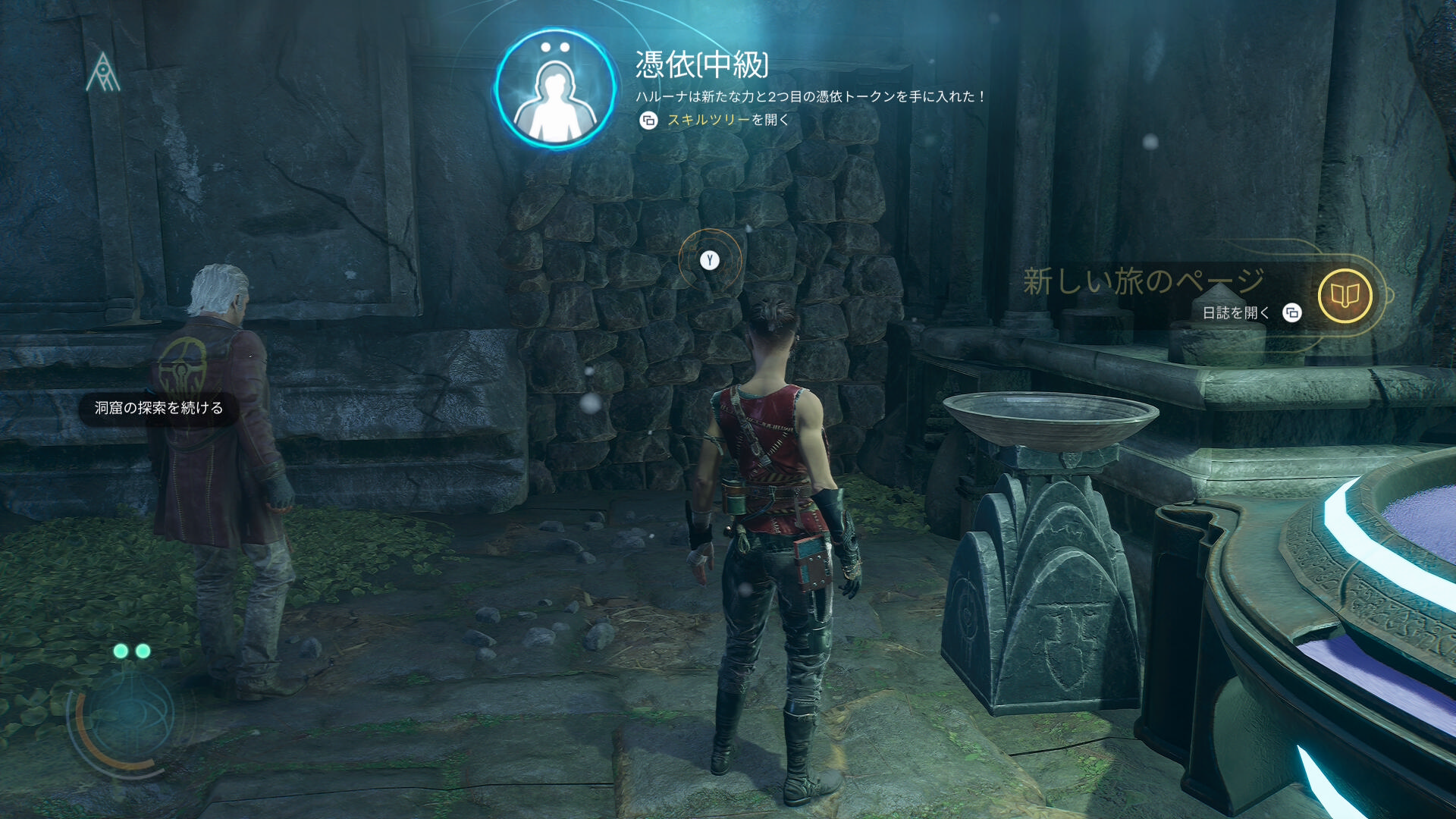Screen dimensions: 1456x819
Task: Click the 新しい旅のページ notification title
Action: click(x=1143, y=281)
